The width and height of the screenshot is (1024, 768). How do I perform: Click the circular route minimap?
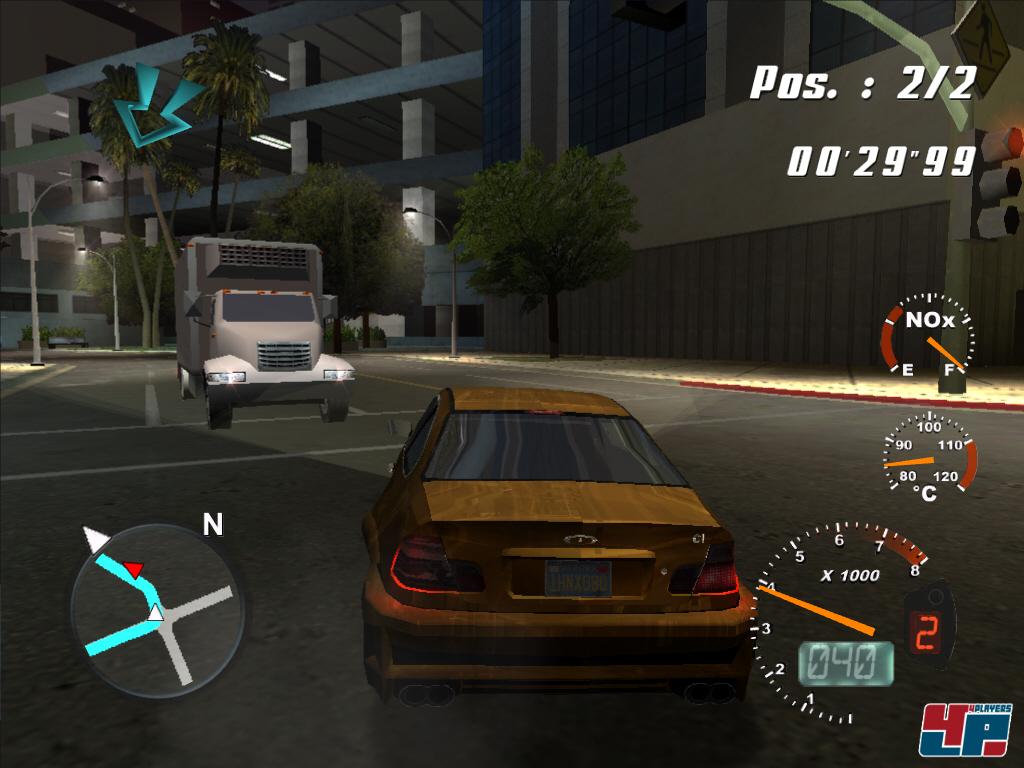tap(157, 608)
